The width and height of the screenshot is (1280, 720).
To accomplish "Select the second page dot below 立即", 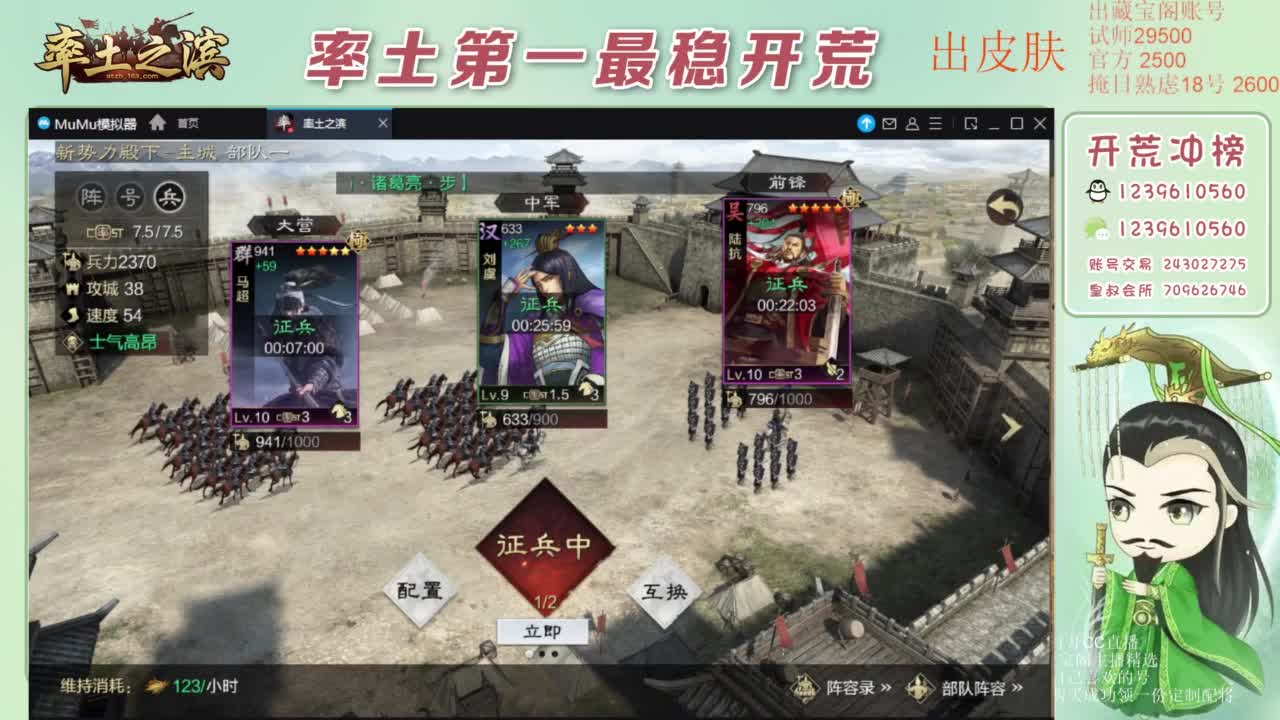I will pyautogui.click(x=543, y=653).
